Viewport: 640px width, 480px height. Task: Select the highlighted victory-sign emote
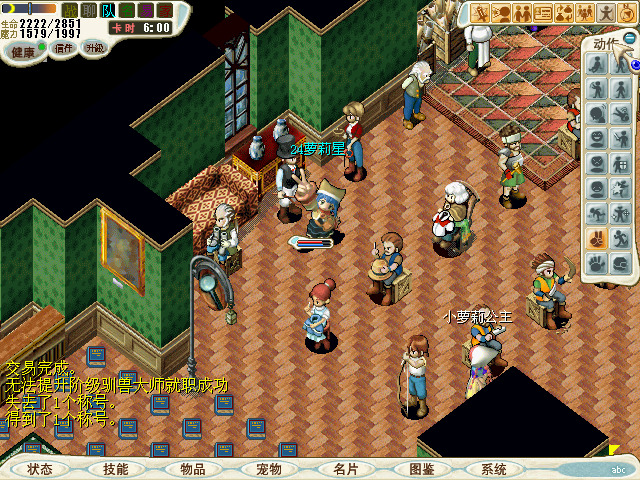tap(596, 239)
